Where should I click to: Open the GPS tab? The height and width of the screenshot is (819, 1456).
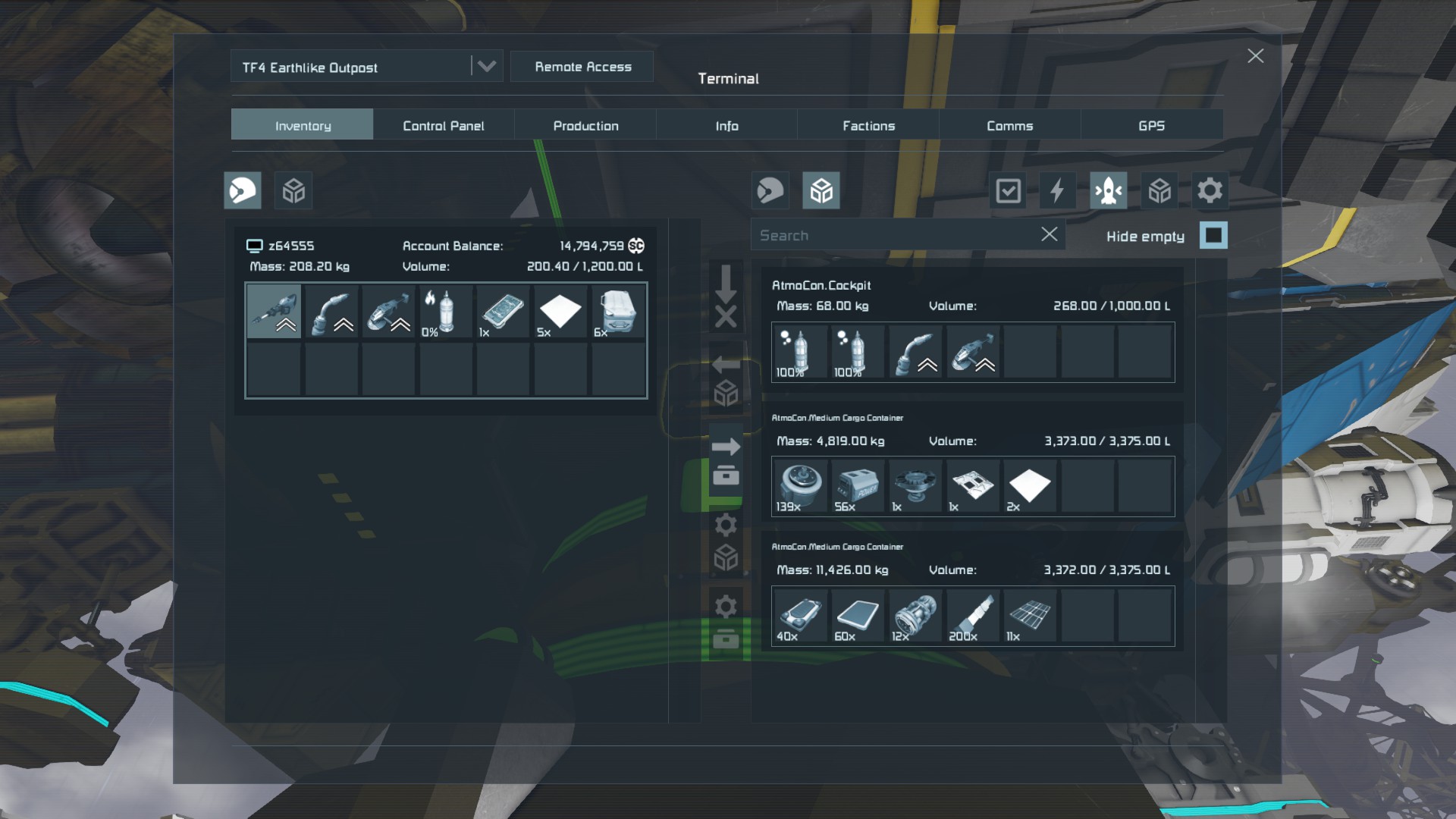coord(1151,126)
